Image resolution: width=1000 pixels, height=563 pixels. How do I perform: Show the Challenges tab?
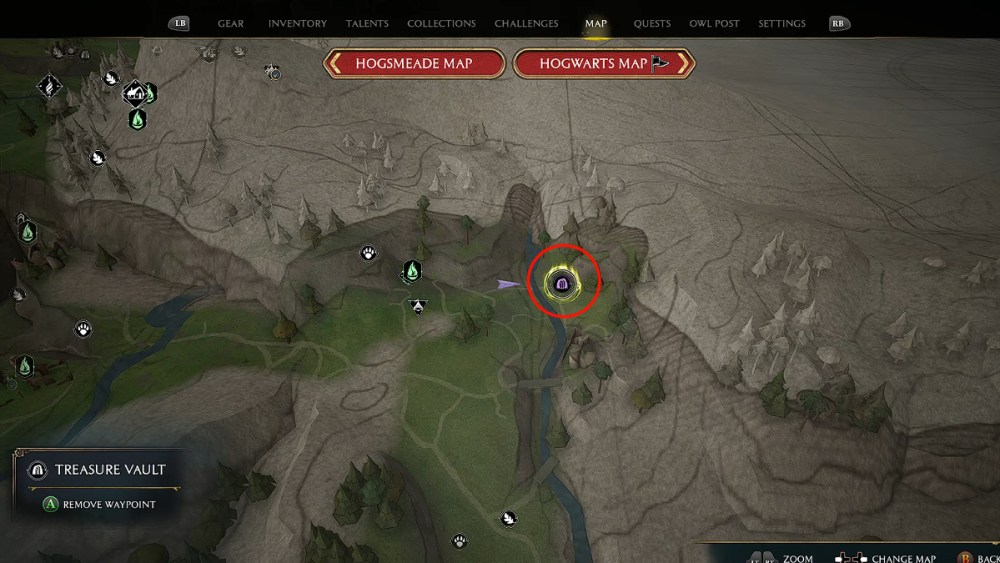click(x=525, y=23)
